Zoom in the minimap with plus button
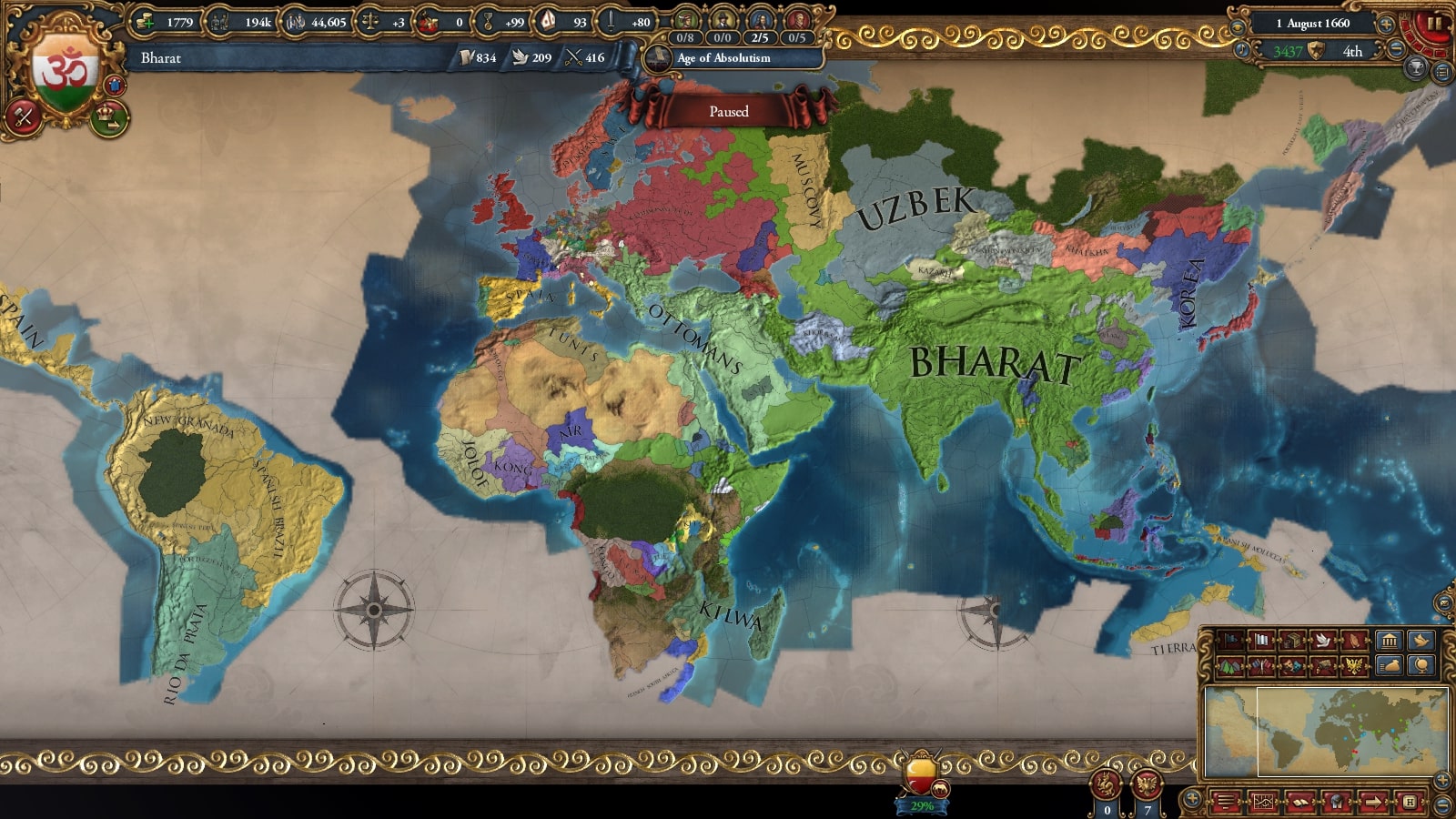 pyautogui.click(x=1442, y=779)
